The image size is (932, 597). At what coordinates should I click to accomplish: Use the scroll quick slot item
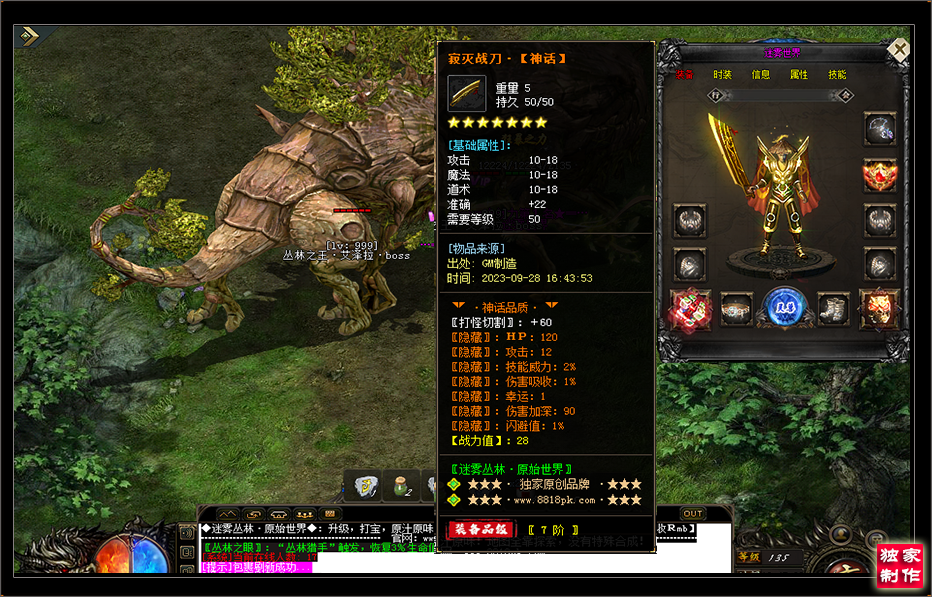click(x=365, y=486)
